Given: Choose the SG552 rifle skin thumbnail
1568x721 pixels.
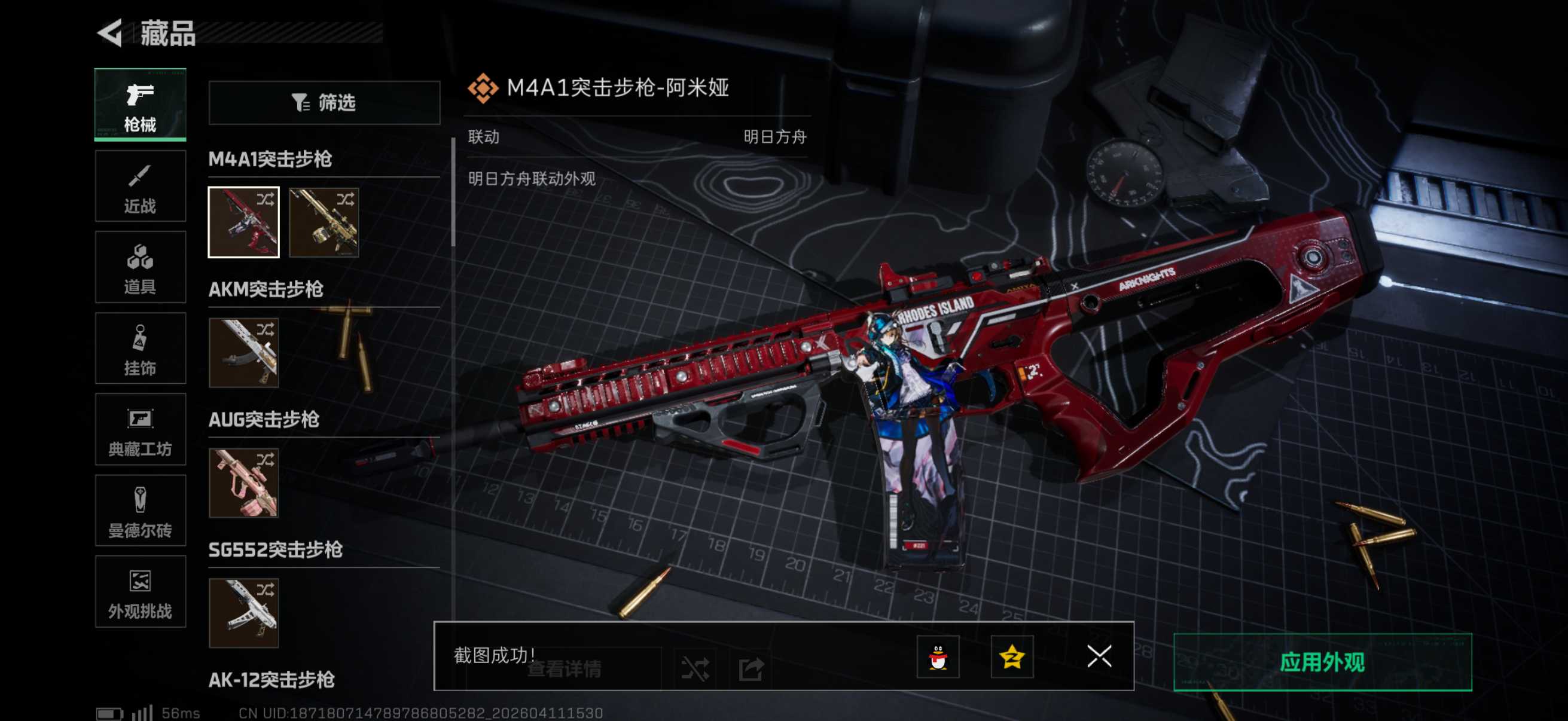Looking at the screenshot, I should (243, 613).
